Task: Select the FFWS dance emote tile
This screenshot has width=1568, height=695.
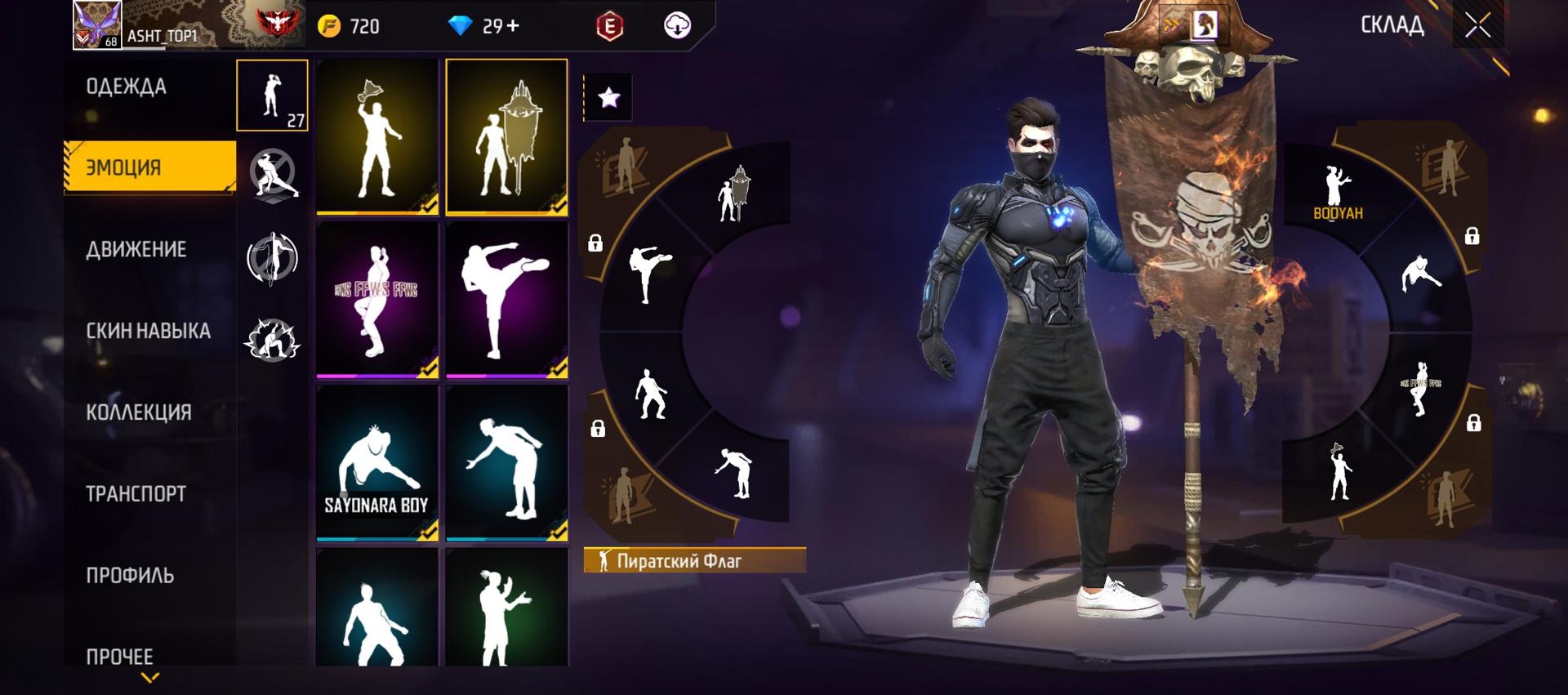Action: tap(377, 300)
